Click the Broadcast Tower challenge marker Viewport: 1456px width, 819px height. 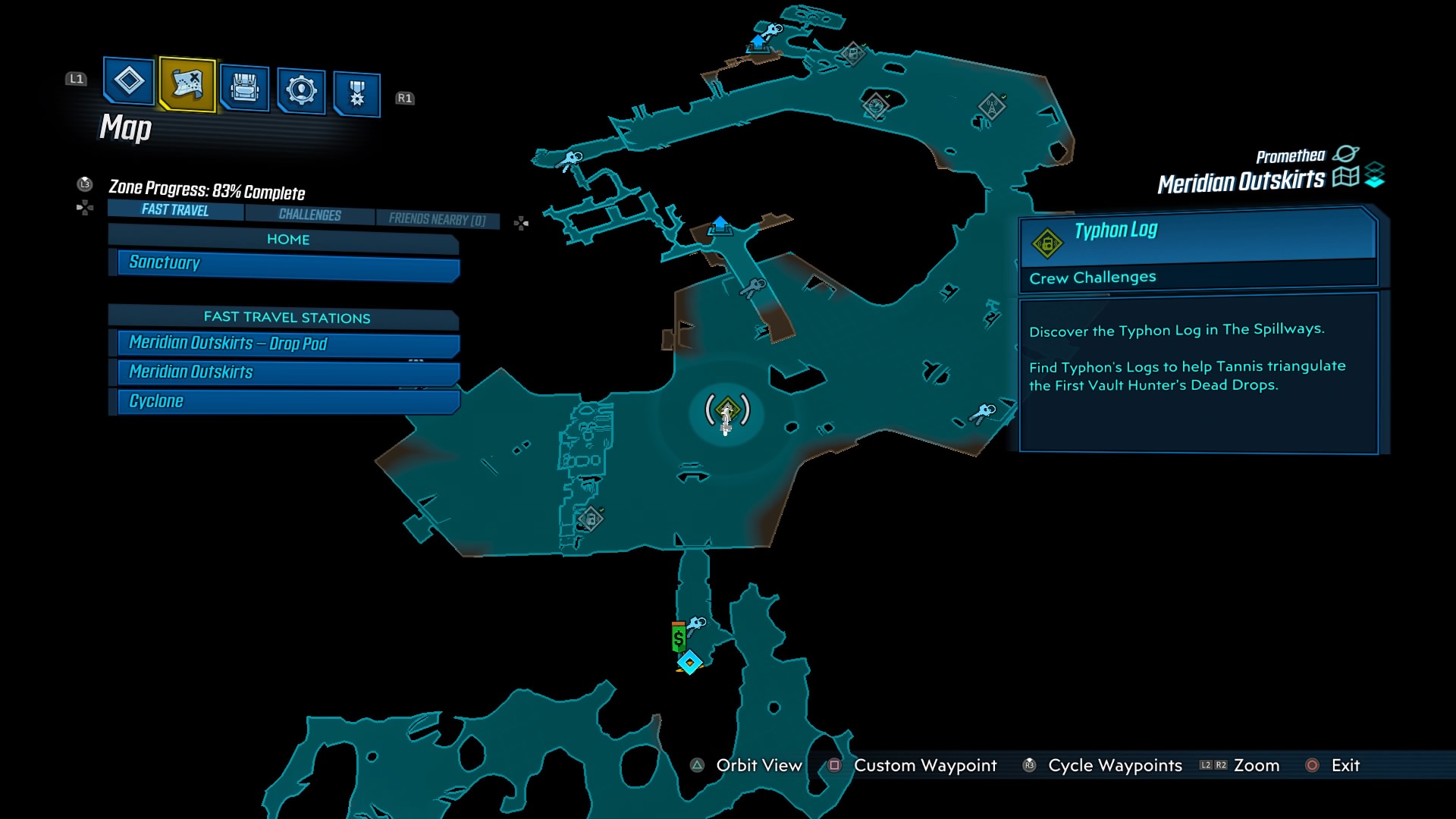click(991, 105)
